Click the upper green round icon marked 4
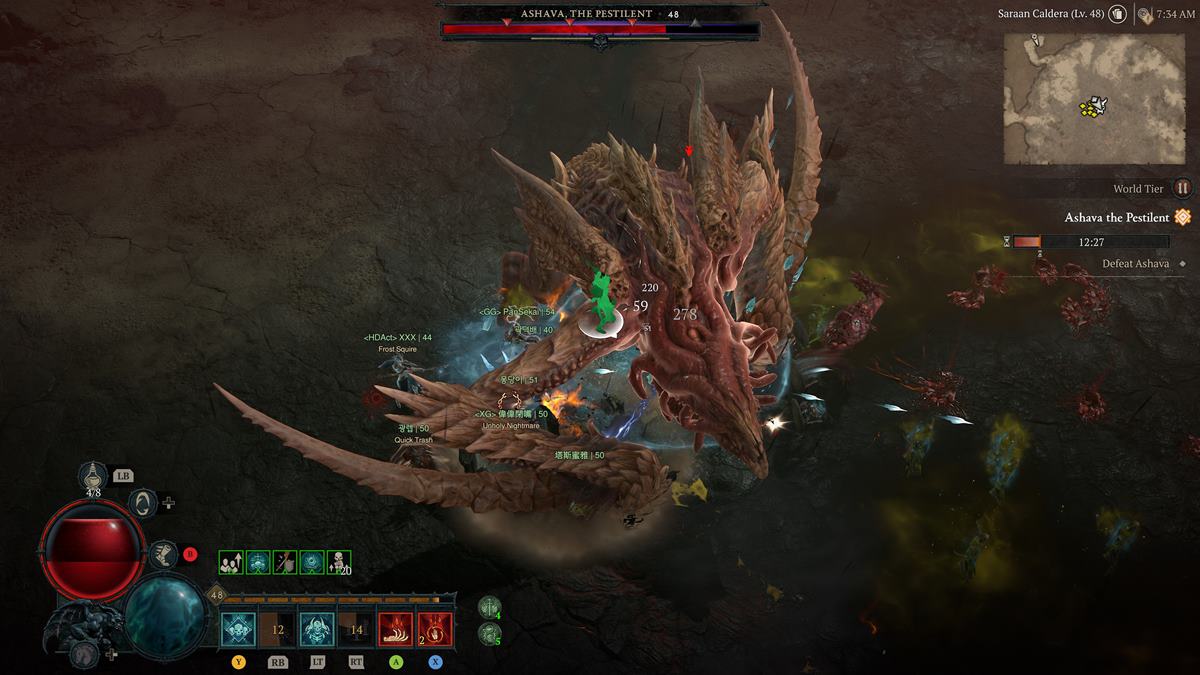The image size is (1200, 675). click(488, 607)
